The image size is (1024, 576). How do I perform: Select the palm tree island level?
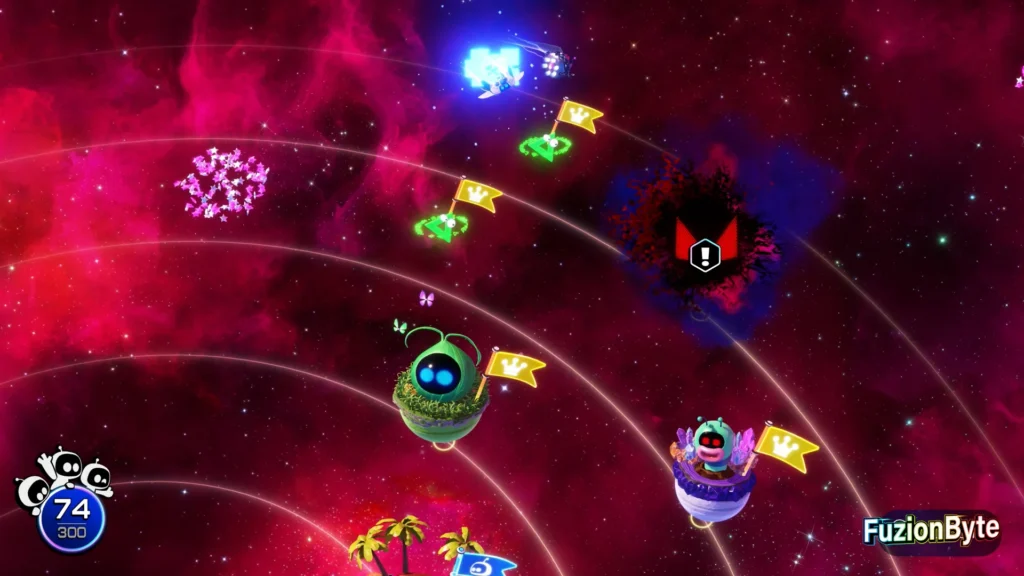click(x=400, y=545)
